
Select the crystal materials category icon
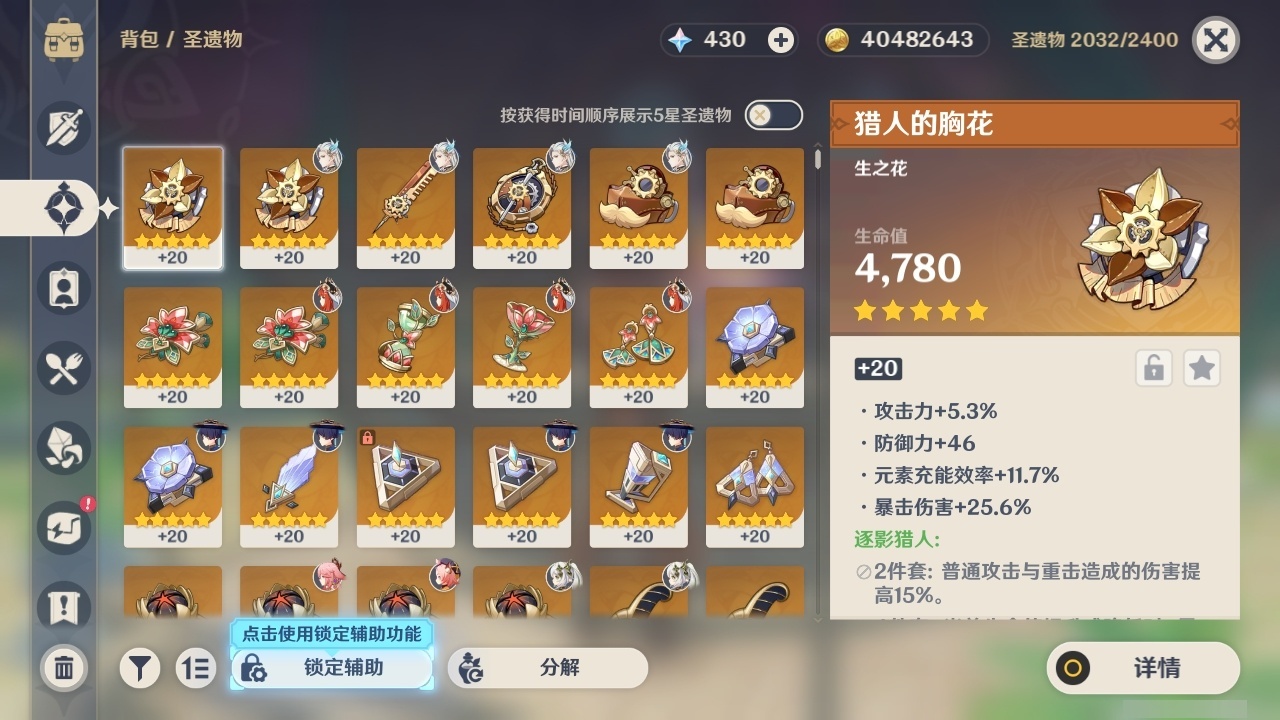pyautogui.click(x=63, y=448)
